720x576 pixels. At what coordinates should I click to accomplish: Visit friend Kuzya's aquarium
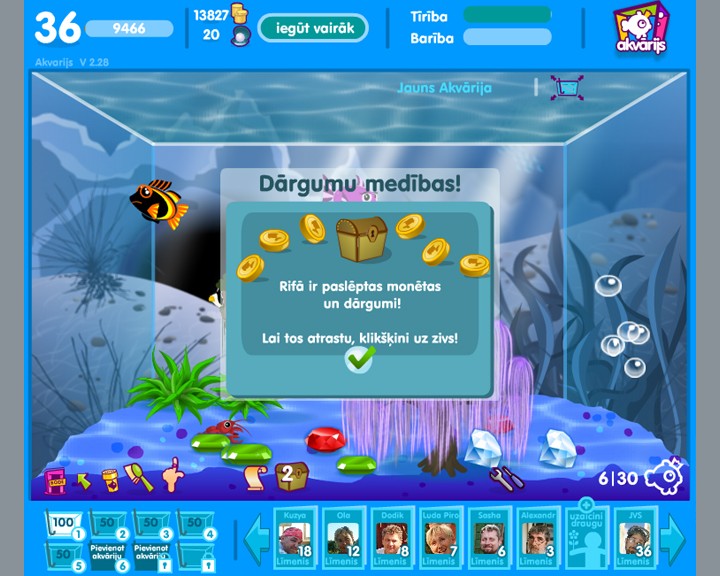click(295, 539)
